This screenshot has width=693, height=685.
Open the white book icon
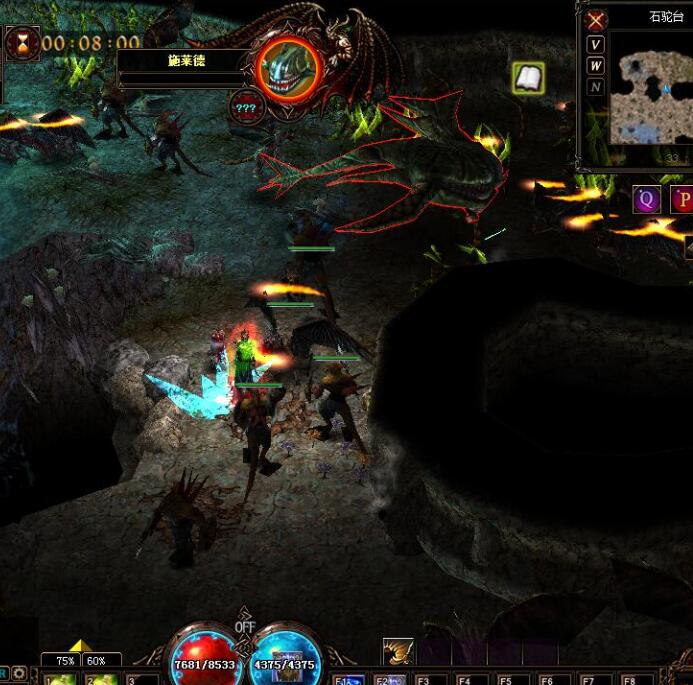click(528, 78)
